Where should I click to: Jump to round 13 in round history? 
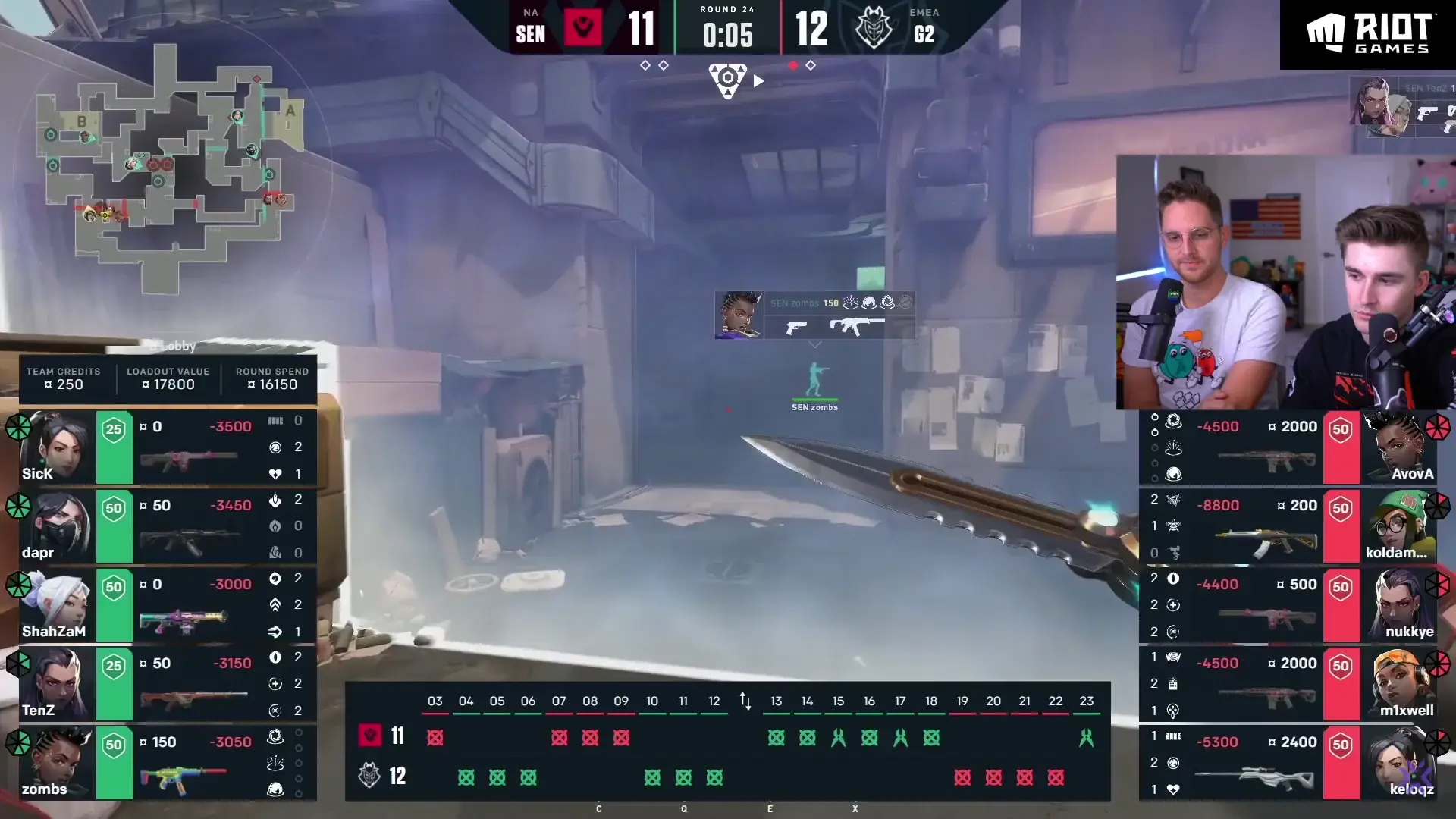776,701
